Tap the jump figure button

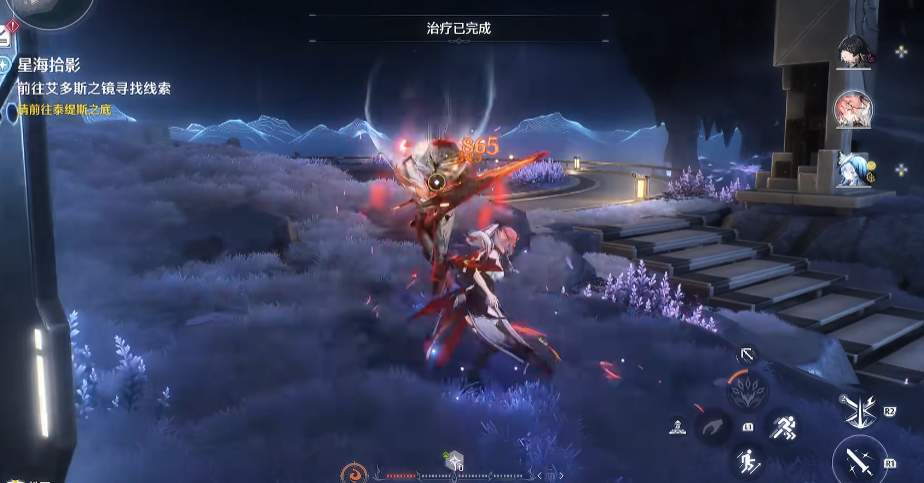[x=748, y=461]
